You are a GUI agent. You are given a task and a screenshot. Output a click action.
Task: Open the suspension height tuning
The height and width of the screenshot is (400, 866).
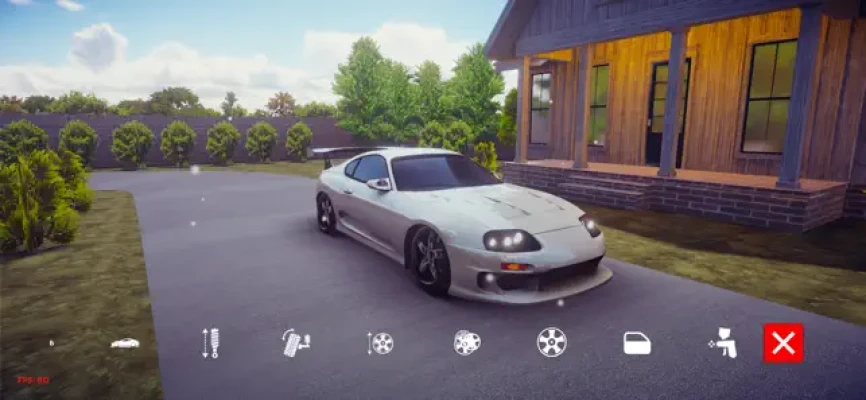211,343
